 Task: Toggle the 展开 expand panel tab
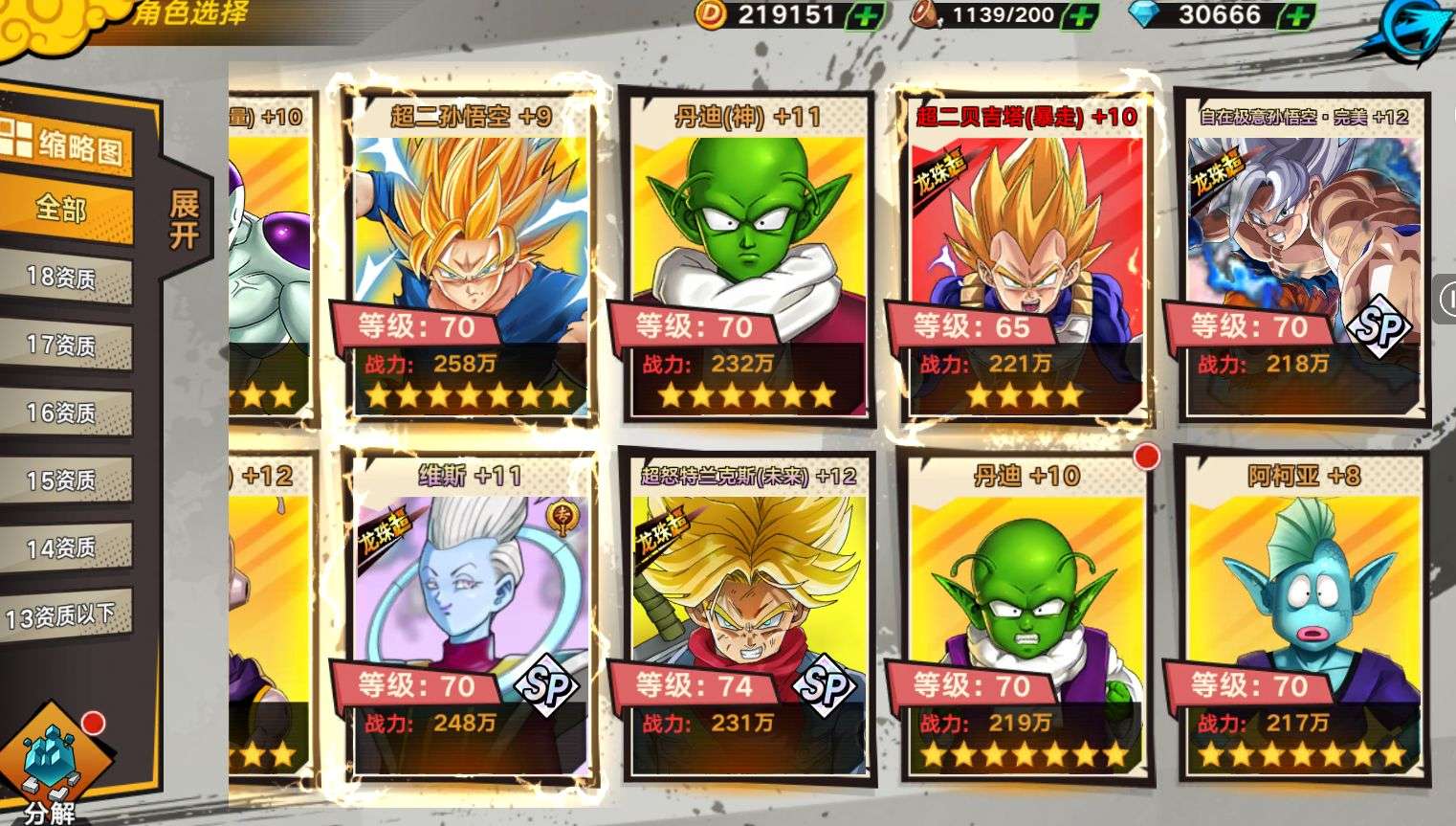pyautogui.click(x=184, y=219)
